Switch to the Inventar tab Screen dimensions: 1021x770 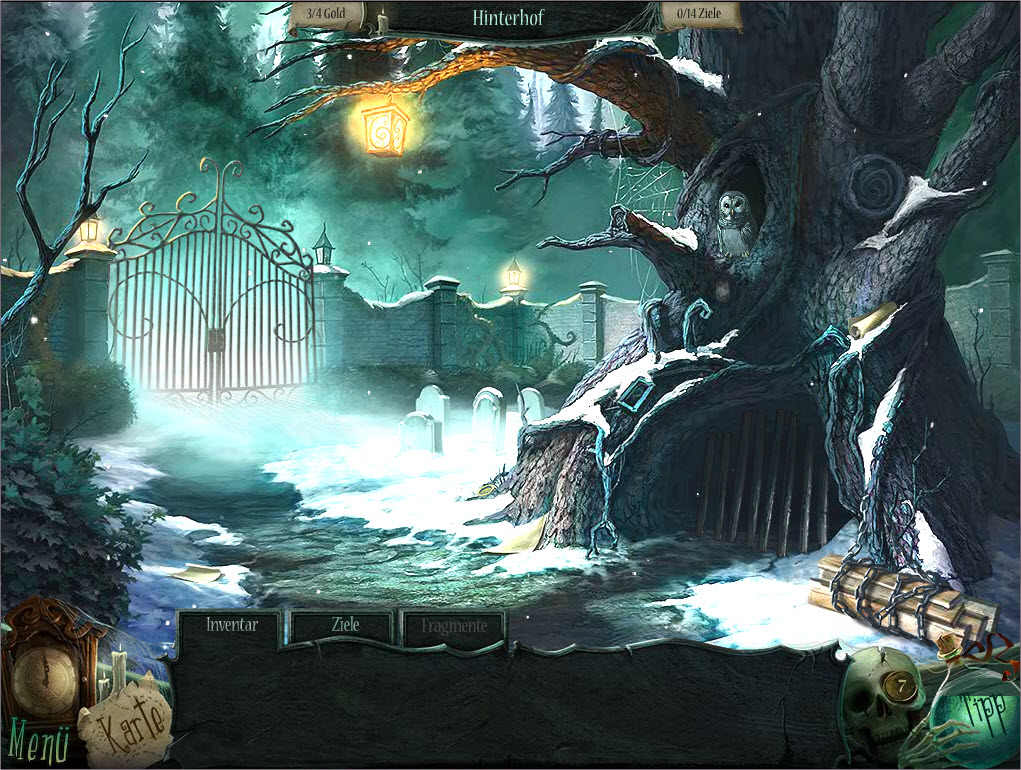coord(231,626)
